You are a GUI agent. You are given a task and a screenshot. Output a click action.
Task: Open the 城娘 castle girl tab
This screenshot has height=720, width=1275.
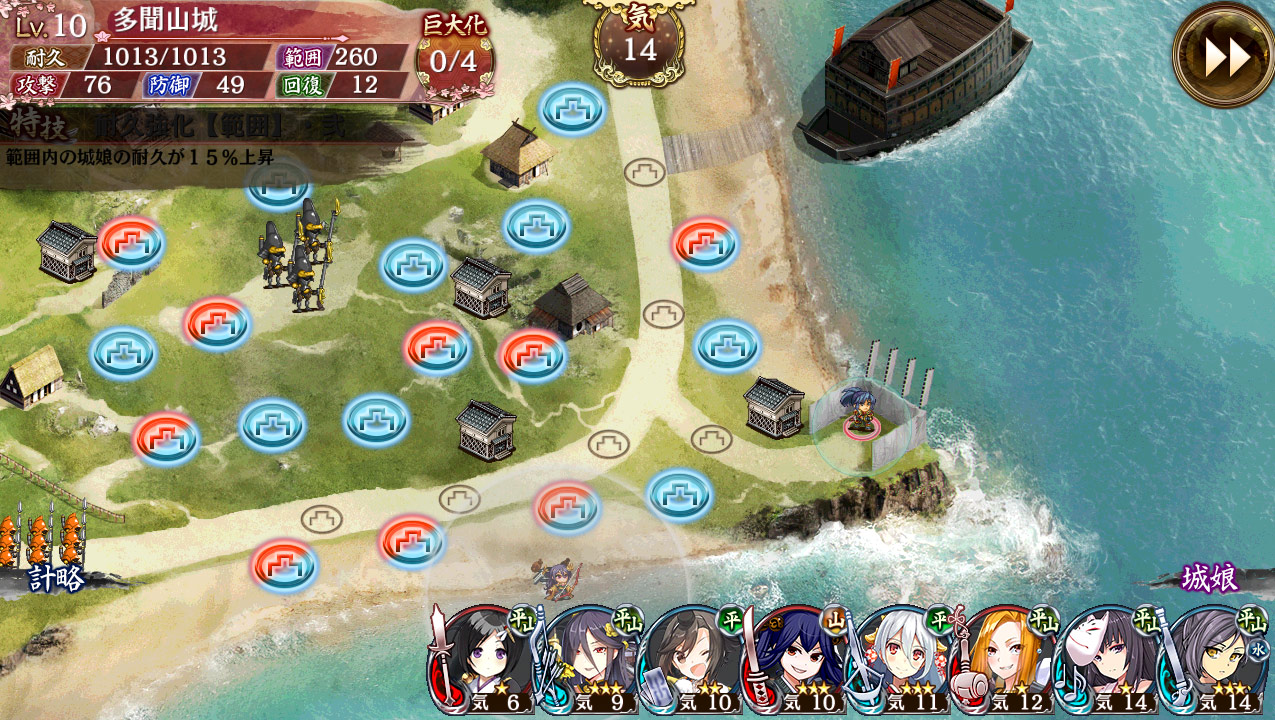tap(1210, 578)
